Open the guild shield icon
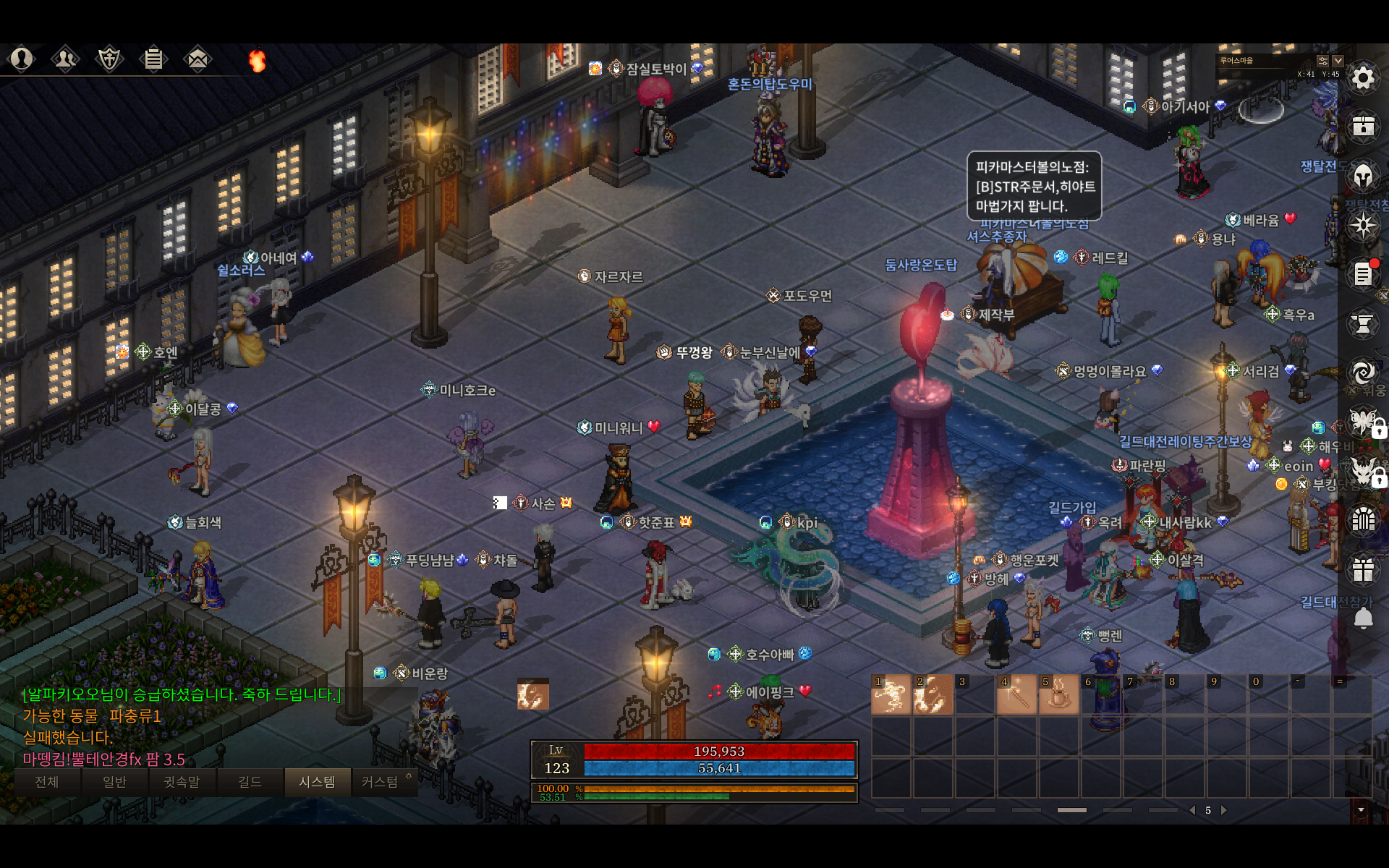 click(x=109, y=59)
